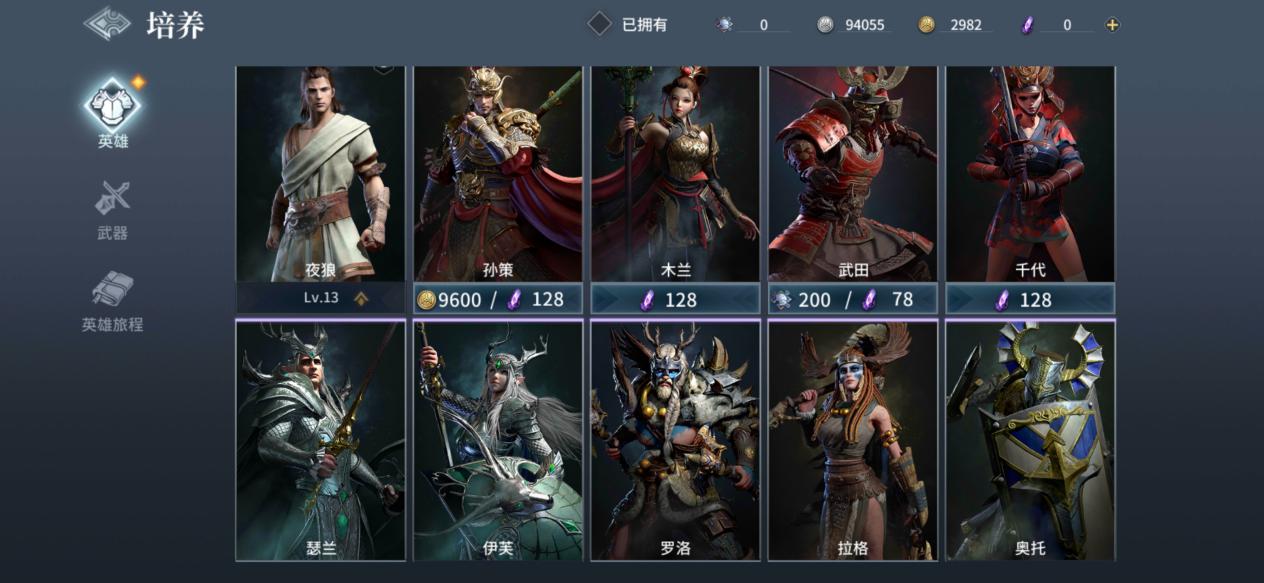Select the hero card 千代
This screenshot has height=583, width=1264.
tap(1030, 175)
